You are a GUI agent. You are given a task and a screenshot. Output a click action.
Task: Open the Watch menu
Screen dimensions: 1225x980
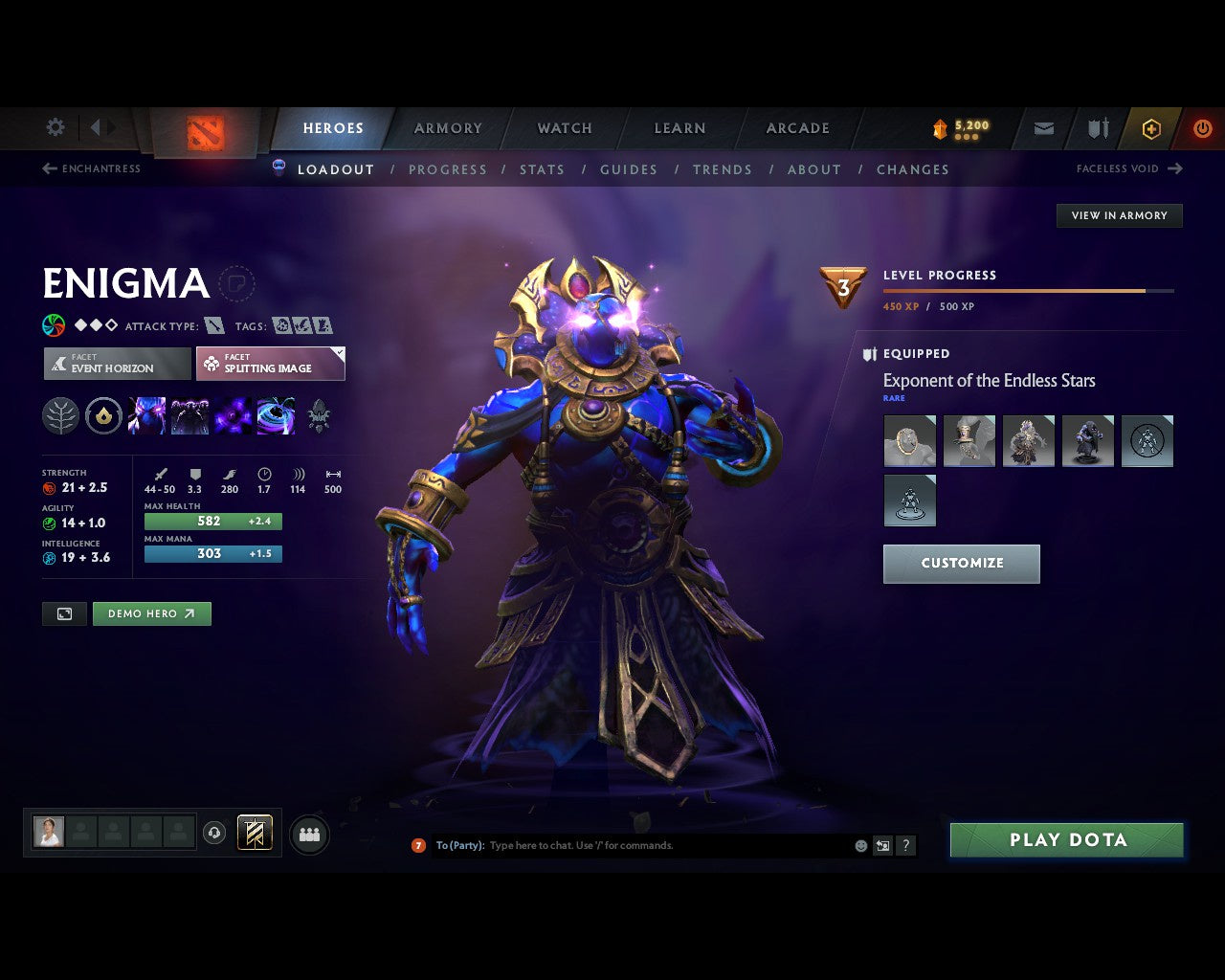click(564, 127)
